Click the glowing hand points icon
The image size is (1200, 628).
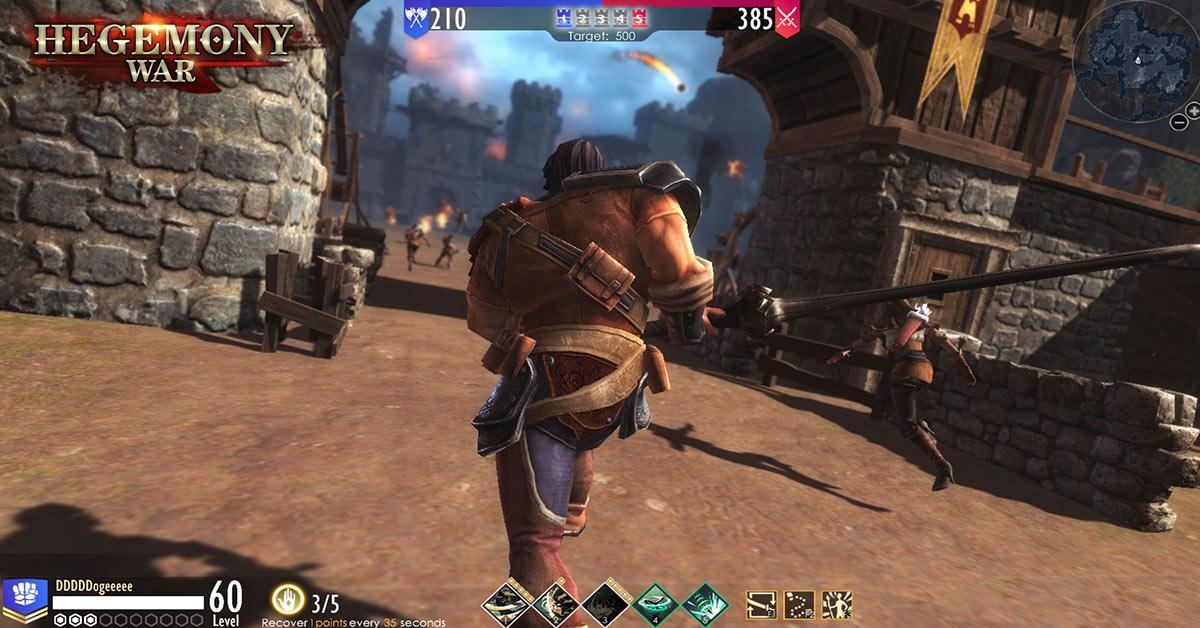point(288,600)
